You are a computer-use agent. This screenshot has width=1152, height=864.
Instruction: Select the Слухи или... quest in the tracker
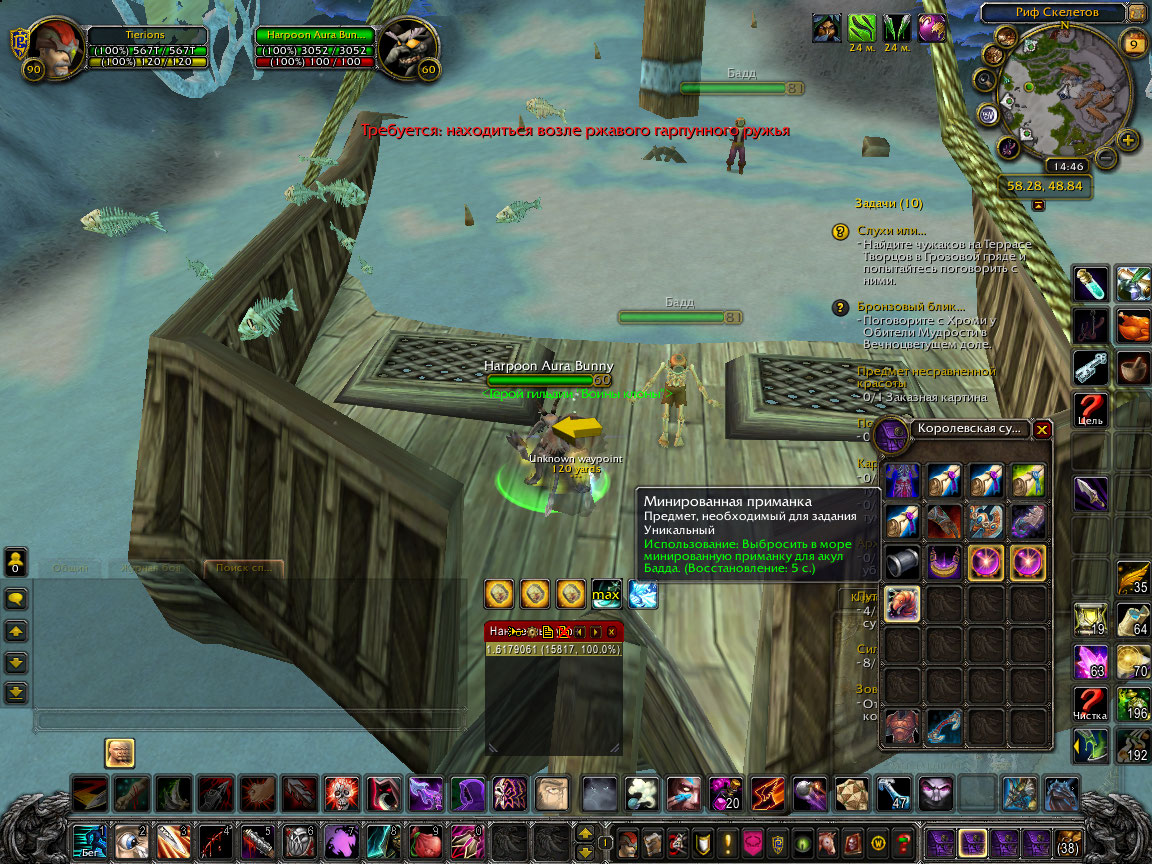tap(891, 231)
